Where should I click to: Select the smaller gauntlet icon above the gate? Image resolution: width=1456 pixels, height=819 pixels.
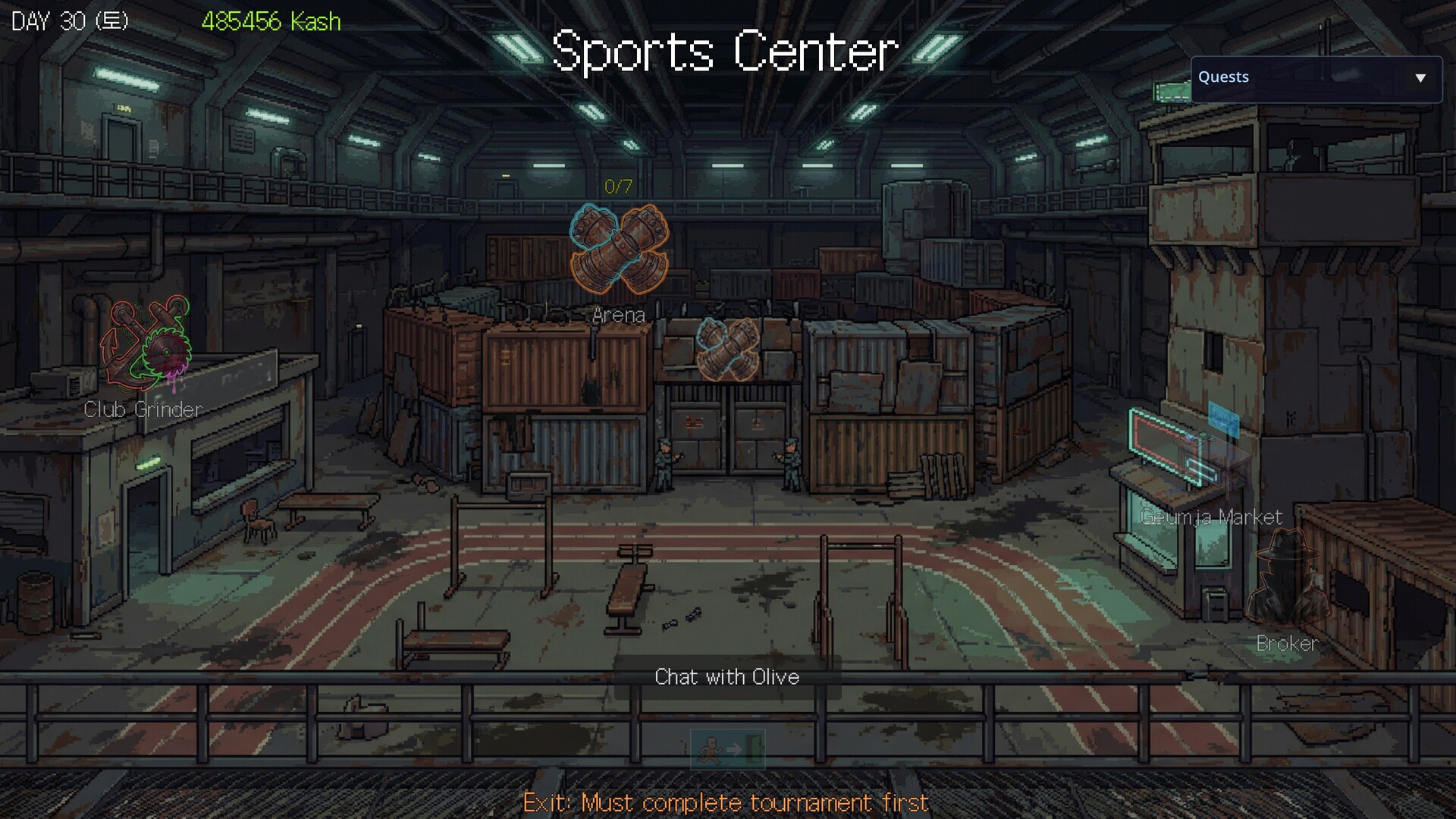coord(726,351)
